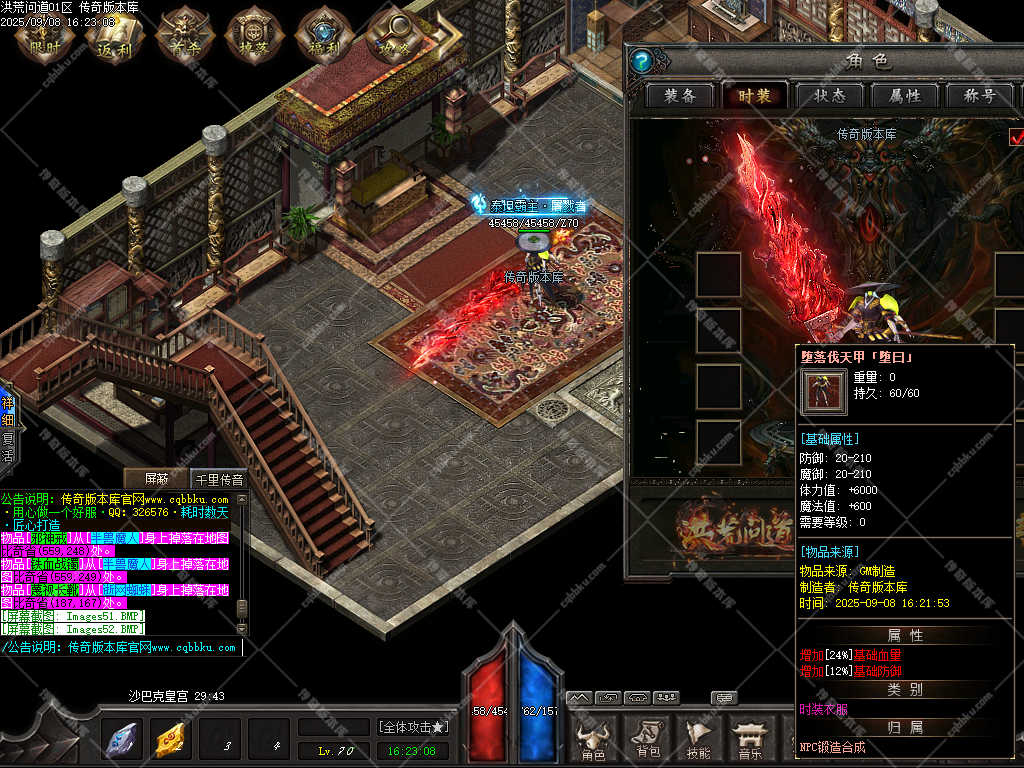1024x768 pixels.
Task: Use the blue crystal hotbar item
Action: point(122,740)
